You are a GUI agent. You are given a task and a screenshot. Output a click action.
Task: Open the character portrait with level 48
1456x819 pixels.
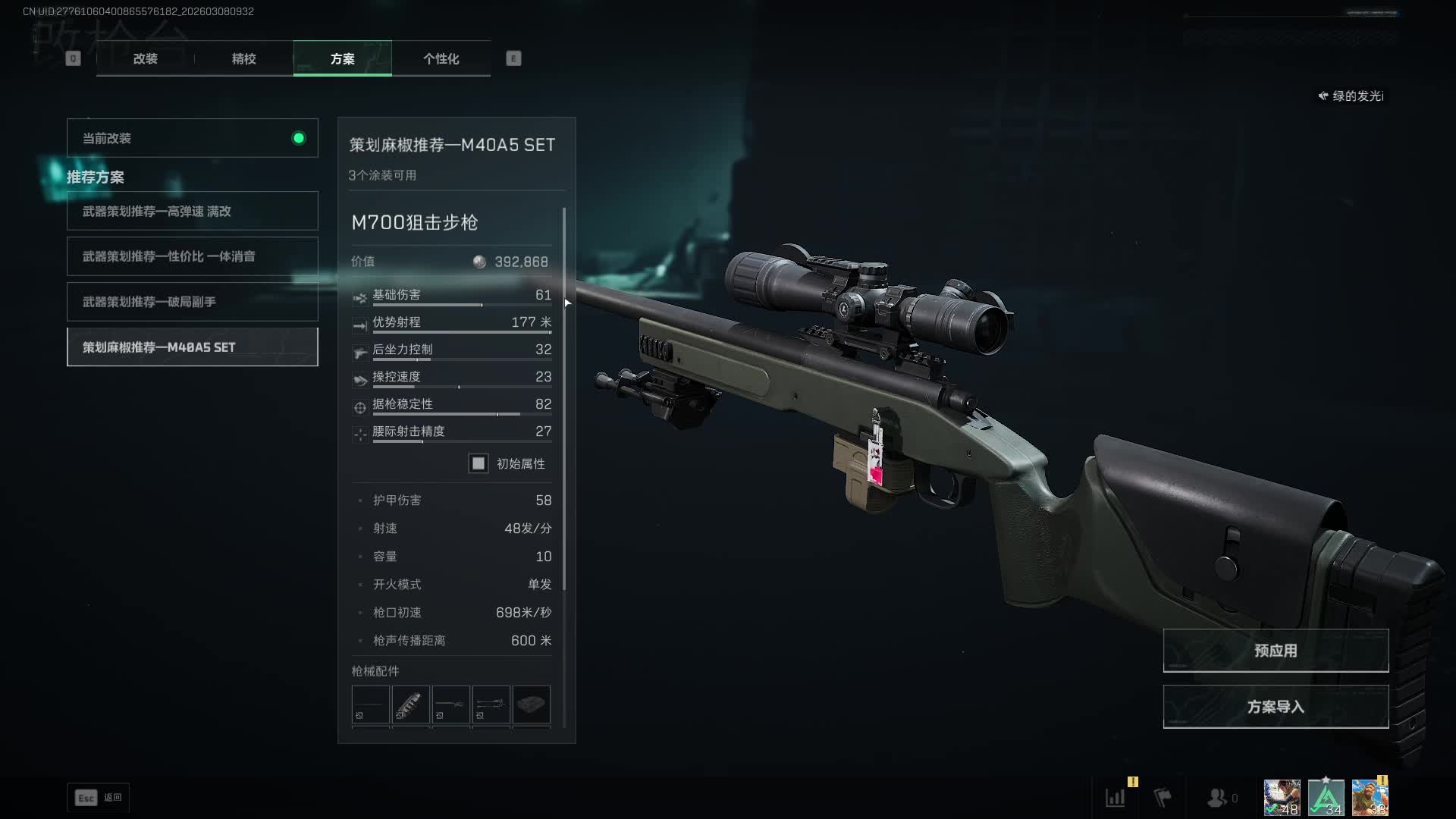(x=1282, y=798)
